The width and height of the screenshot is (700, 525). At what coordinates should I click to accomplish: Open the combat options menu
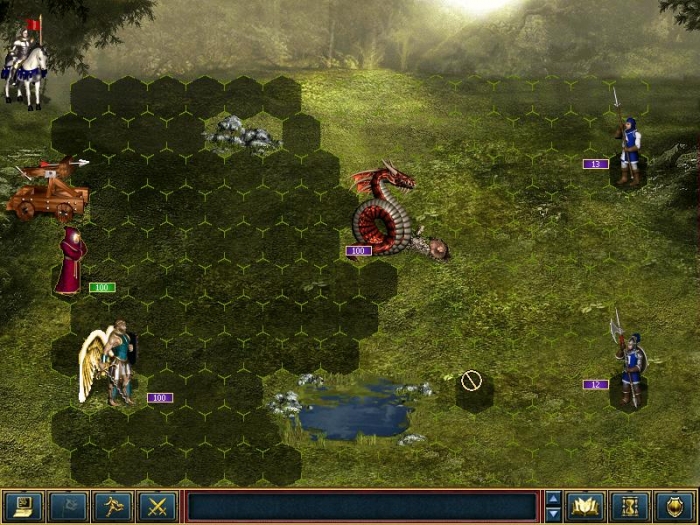point(23,506)
